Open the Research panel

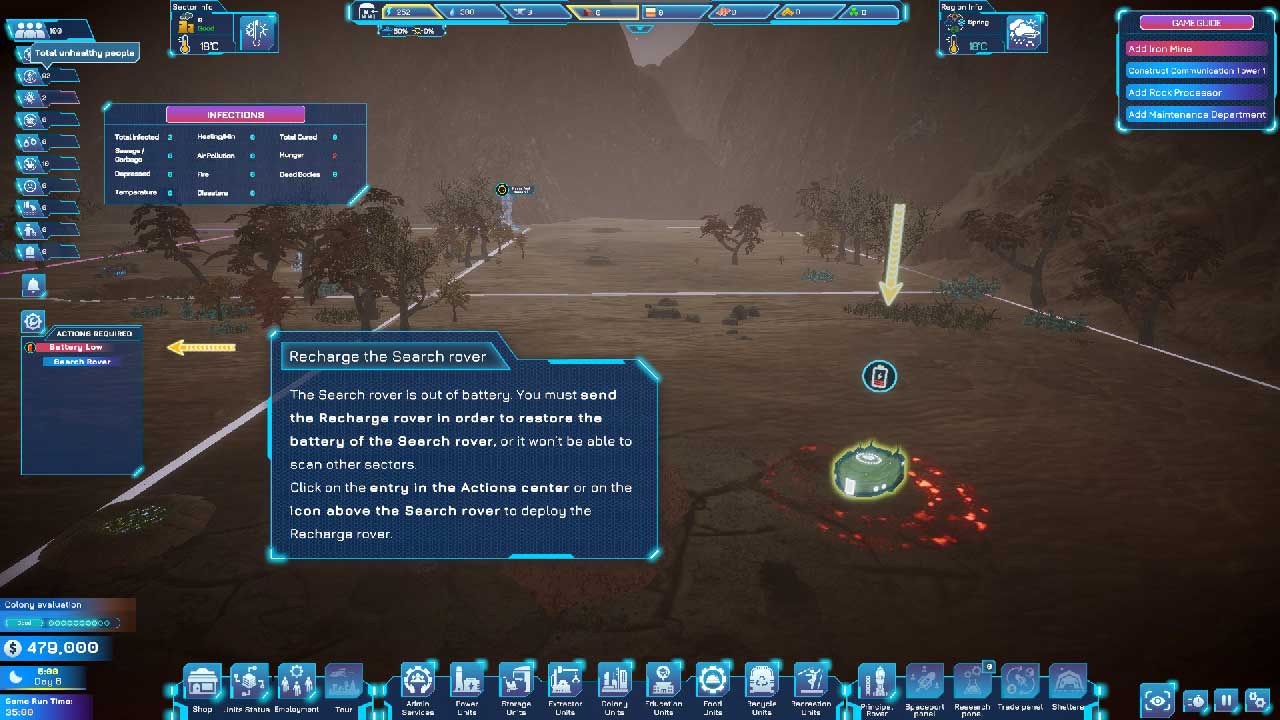pyautogui.click(x=972, y=683)
